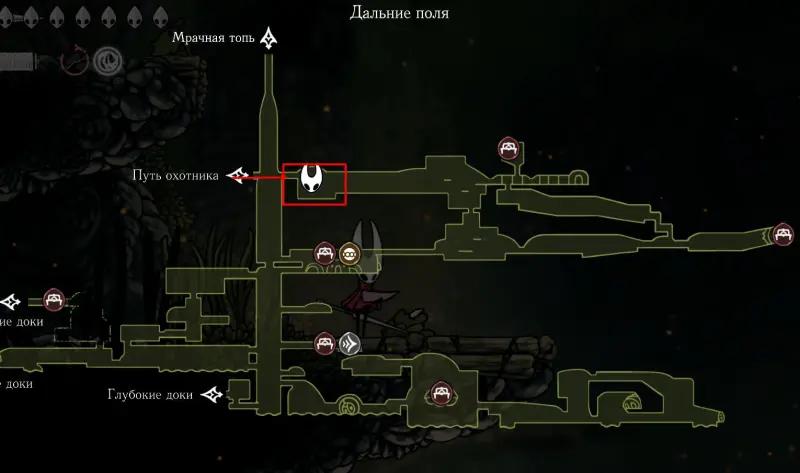Select the bench marker at the far right tunnel end
The image size is (800, 473).
click(x=783, y=234)
